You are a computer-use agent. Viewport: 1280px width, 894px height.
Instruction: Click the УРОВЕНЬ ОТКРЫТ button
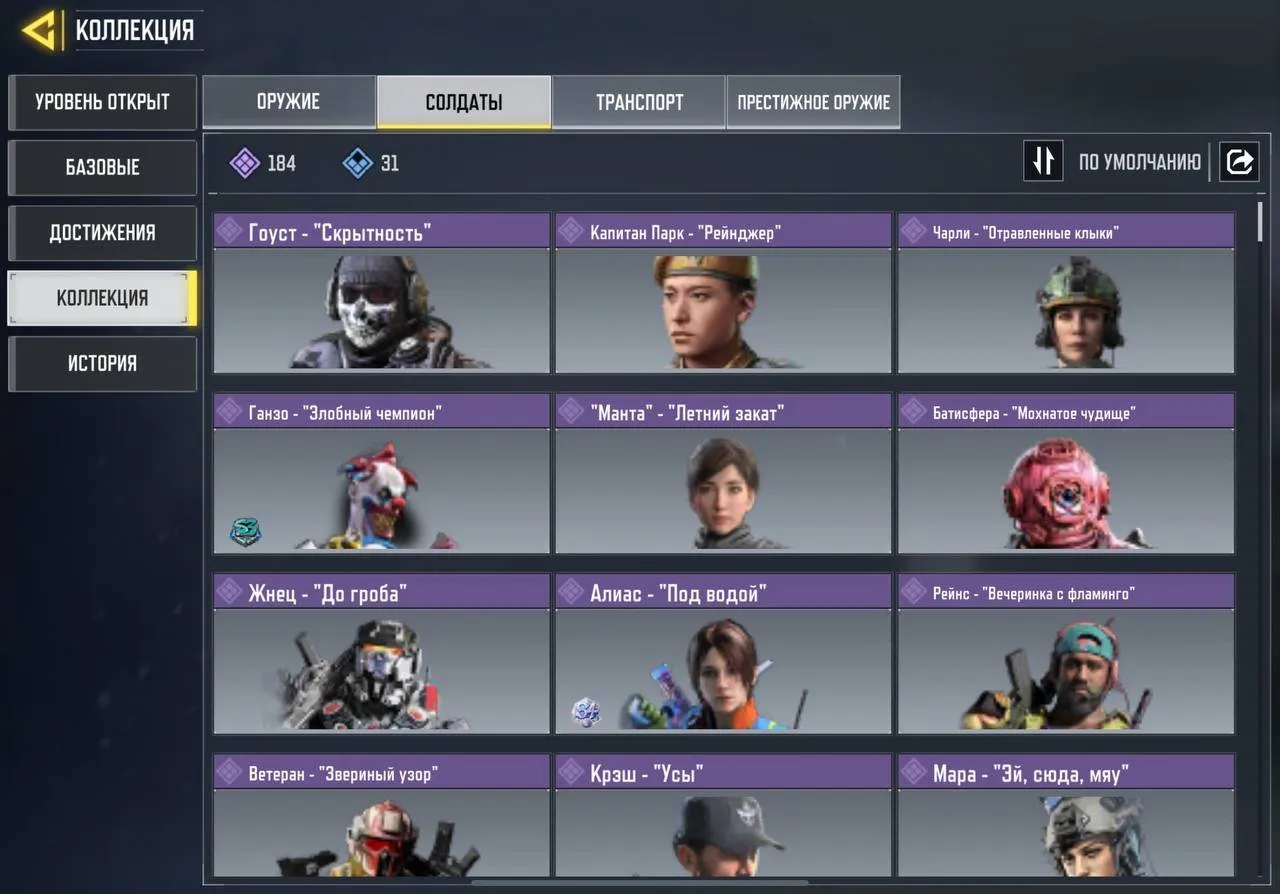101,102
